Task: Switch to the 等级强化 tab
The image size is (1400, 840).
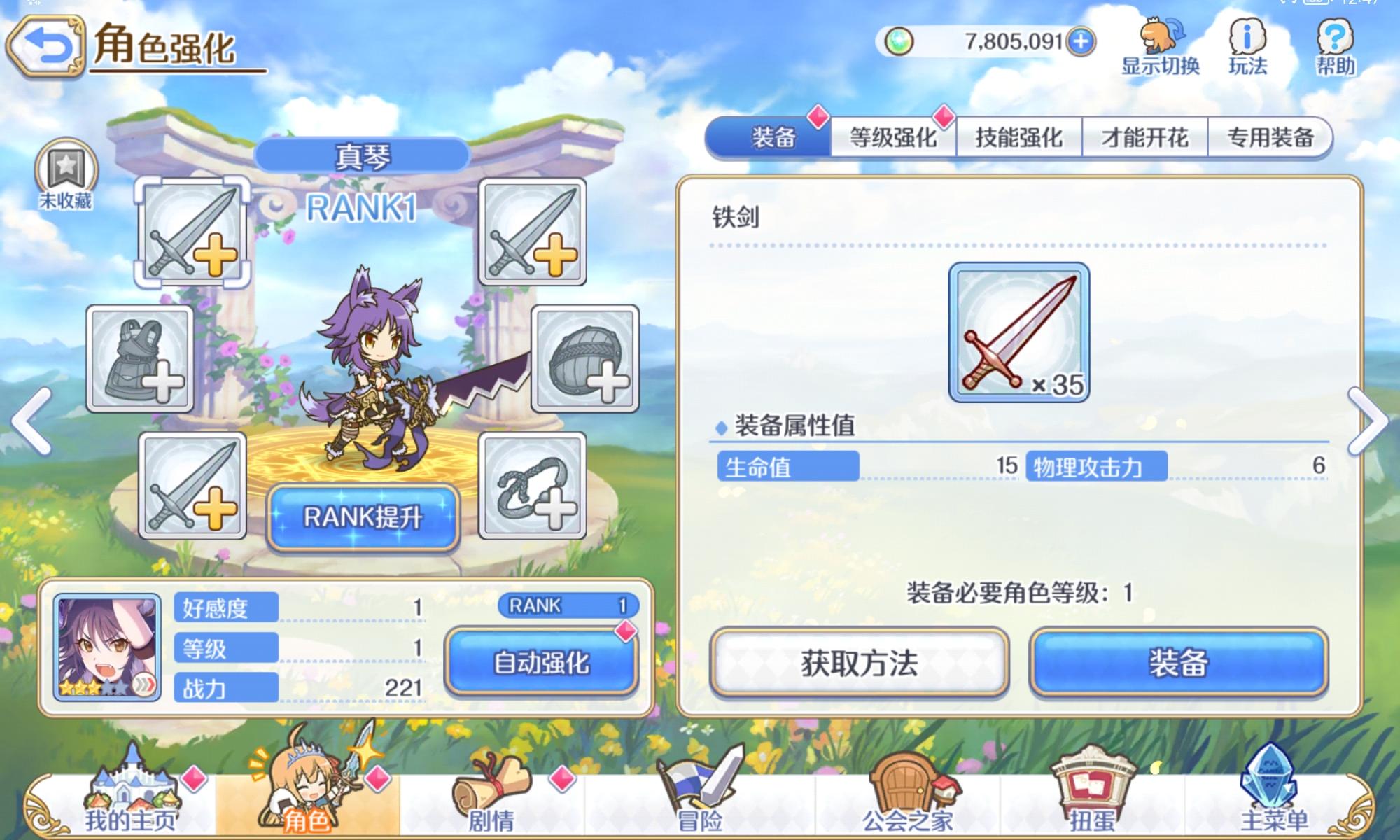Action: tap(894, 138)
